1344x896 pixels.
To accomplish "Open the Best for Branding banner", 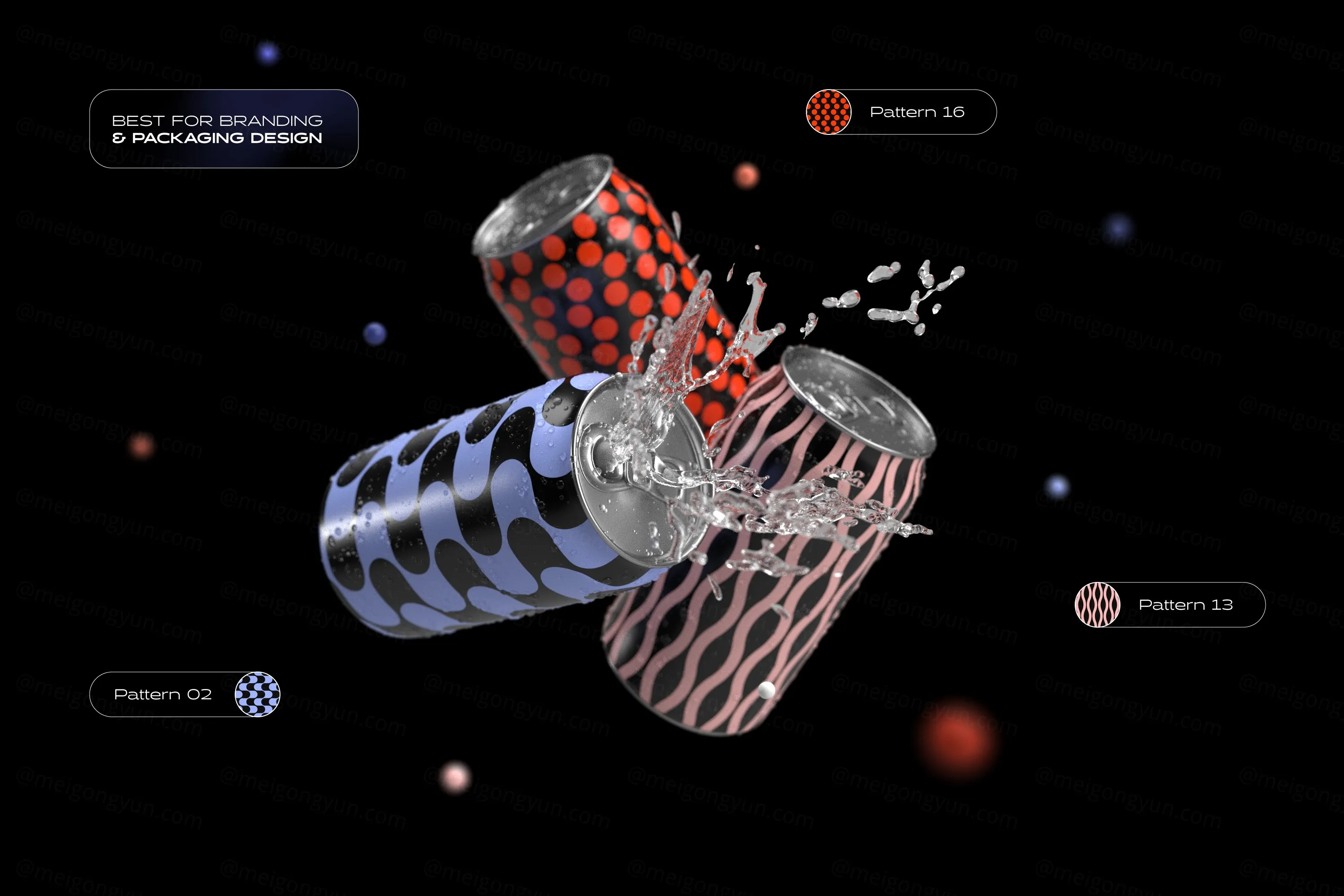I will point(224,129).
